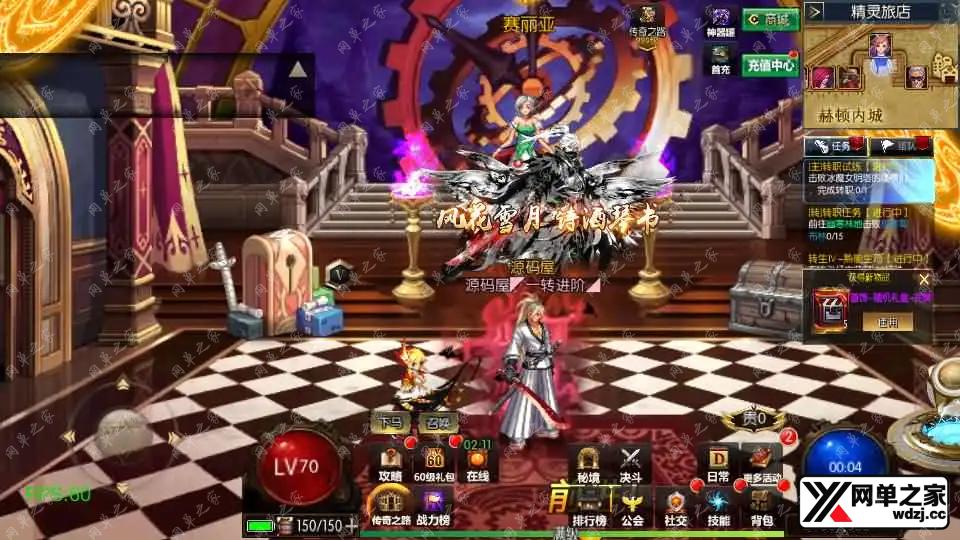Claim the 60级礼包 level gift pack
Viewport: 960px width, 540px height.
tap(434, 463)
